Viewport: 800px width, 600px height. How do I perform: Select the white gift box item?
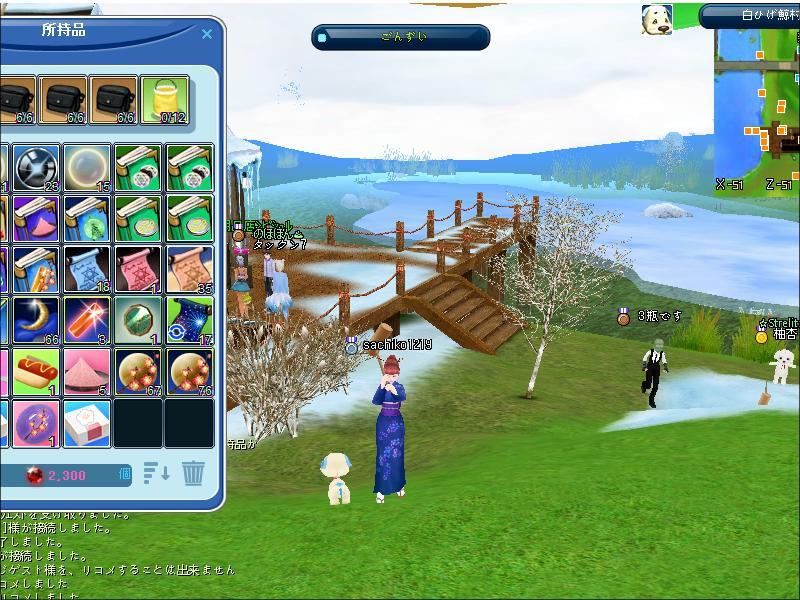87,423
